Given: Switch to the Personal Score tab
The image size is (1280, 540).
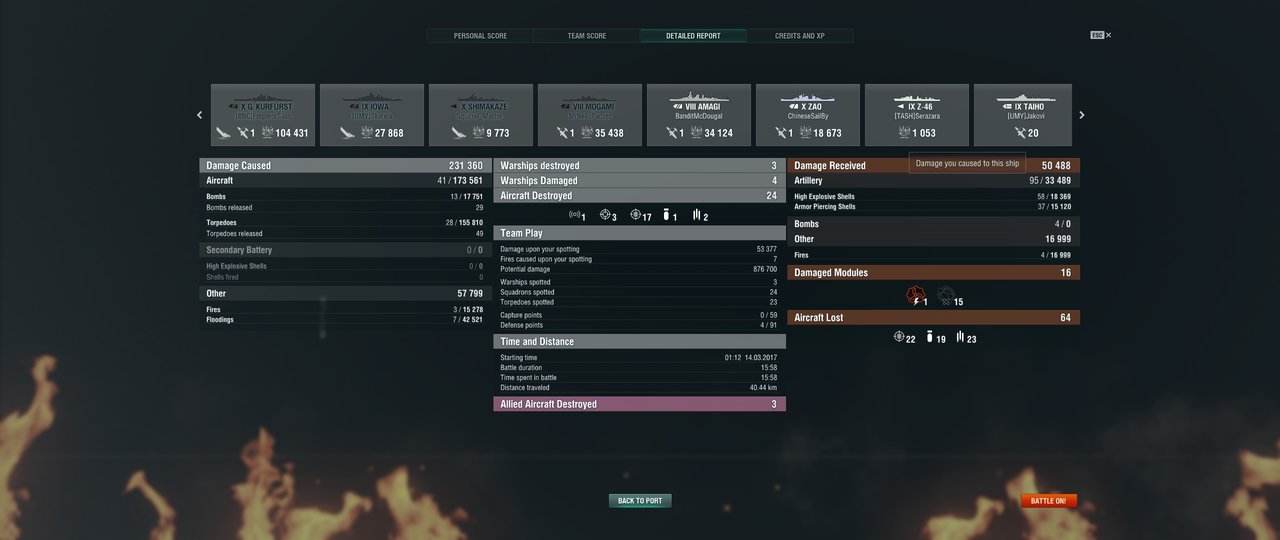Looking at the screenshot, I should pyautogui.click(x=480, y=36).
